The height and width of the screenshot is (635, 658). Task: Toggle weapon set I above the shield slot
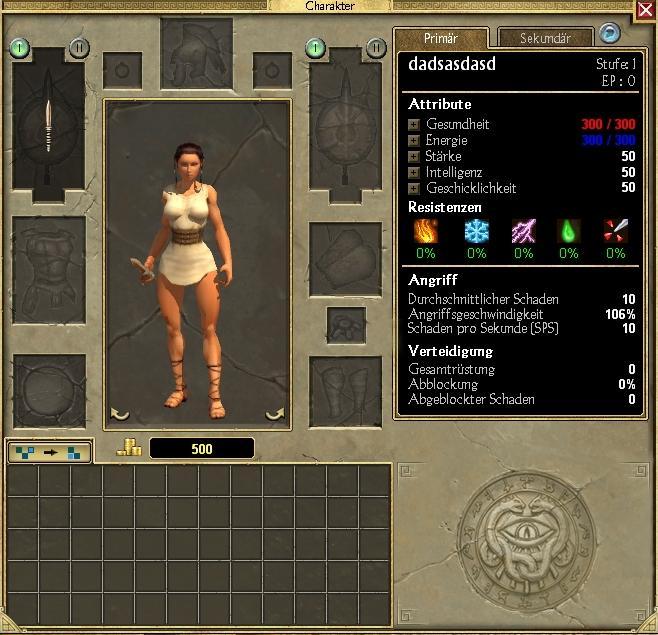[316, 47]
